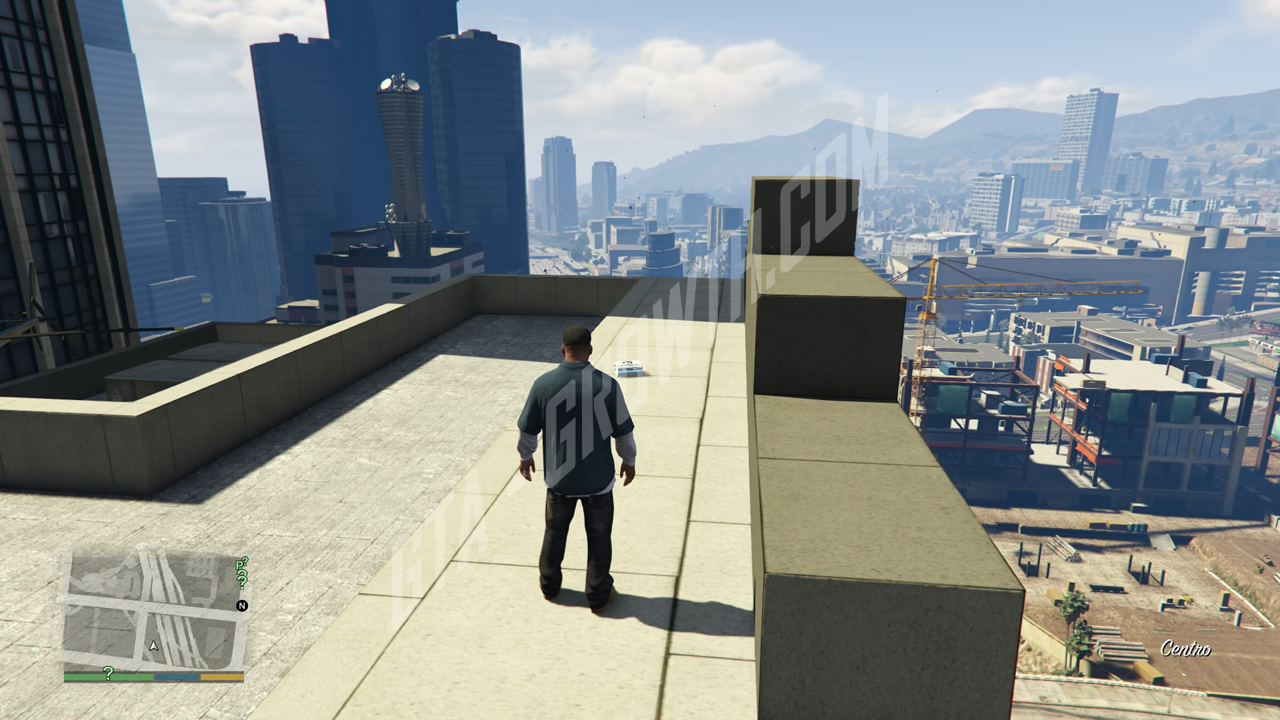
Task: Click the yellow special ability bar segment
Action: coord(220,675)
